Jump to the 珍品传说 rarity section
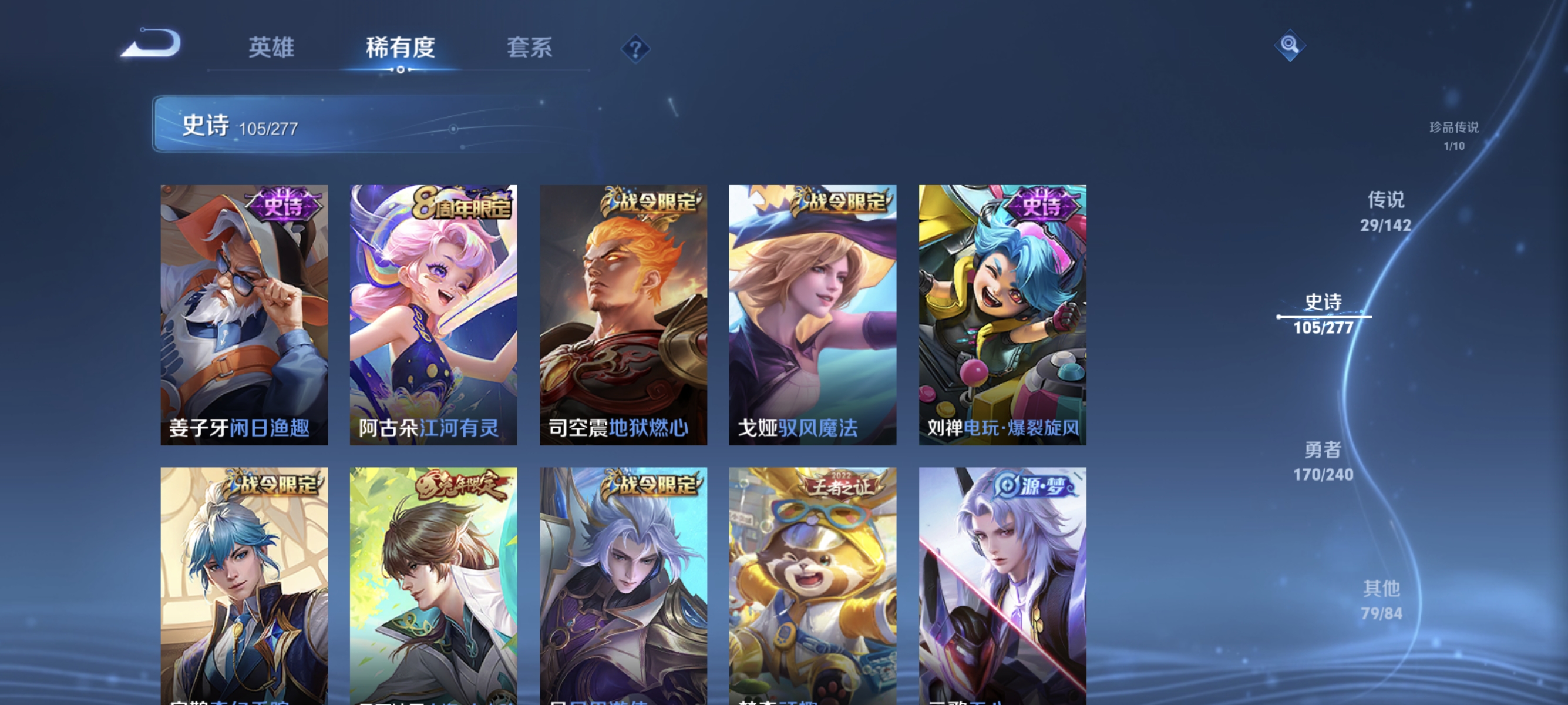The image size is (1568, 705). (1454, 136)
